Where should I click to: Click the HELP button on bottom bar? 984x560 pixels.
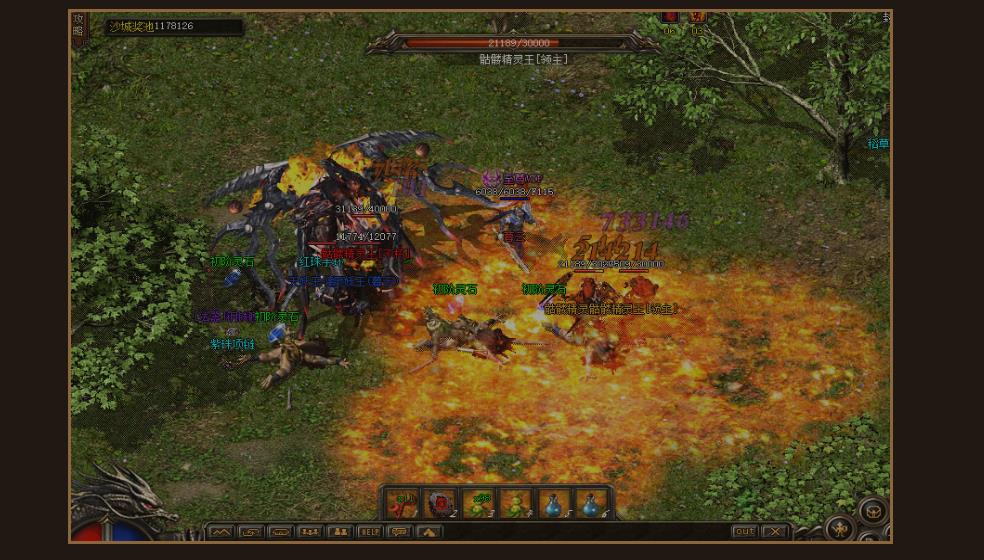(x=370, y=532)
